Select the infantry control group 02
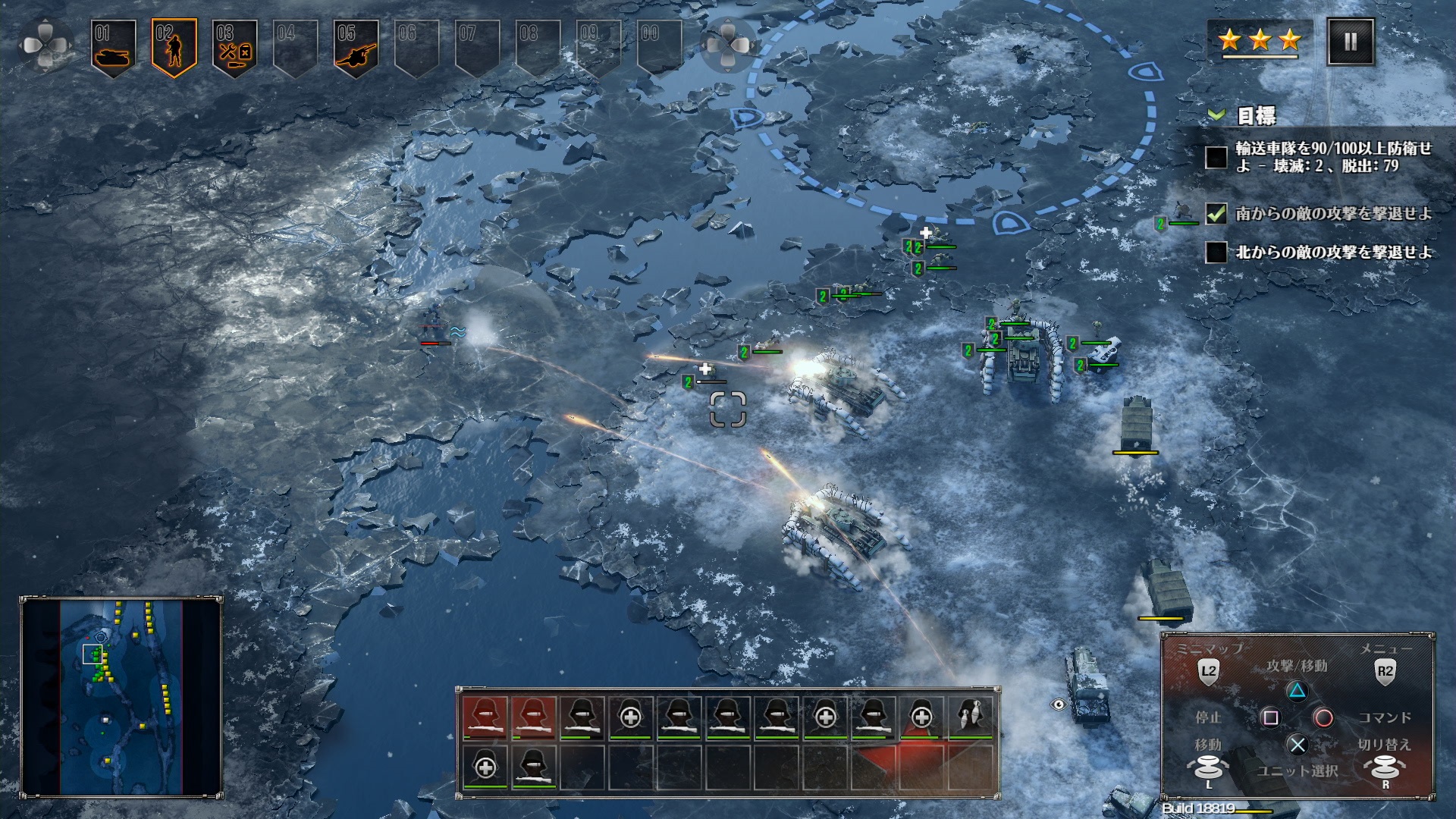This screenshot has height=819, width=1456. (x=174, y=46)
